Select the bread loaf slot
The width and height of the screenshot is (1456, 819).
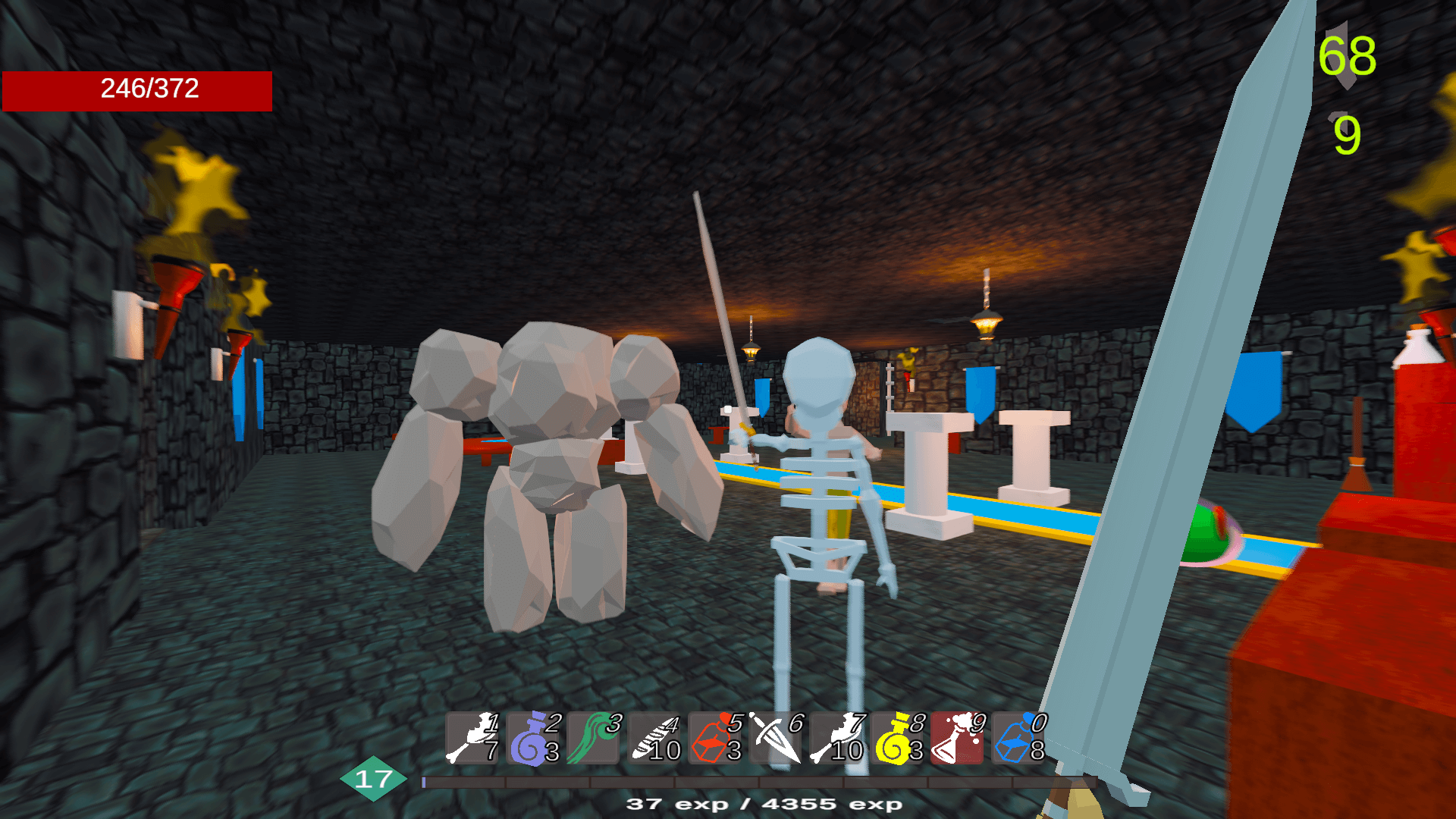[654, 738]
